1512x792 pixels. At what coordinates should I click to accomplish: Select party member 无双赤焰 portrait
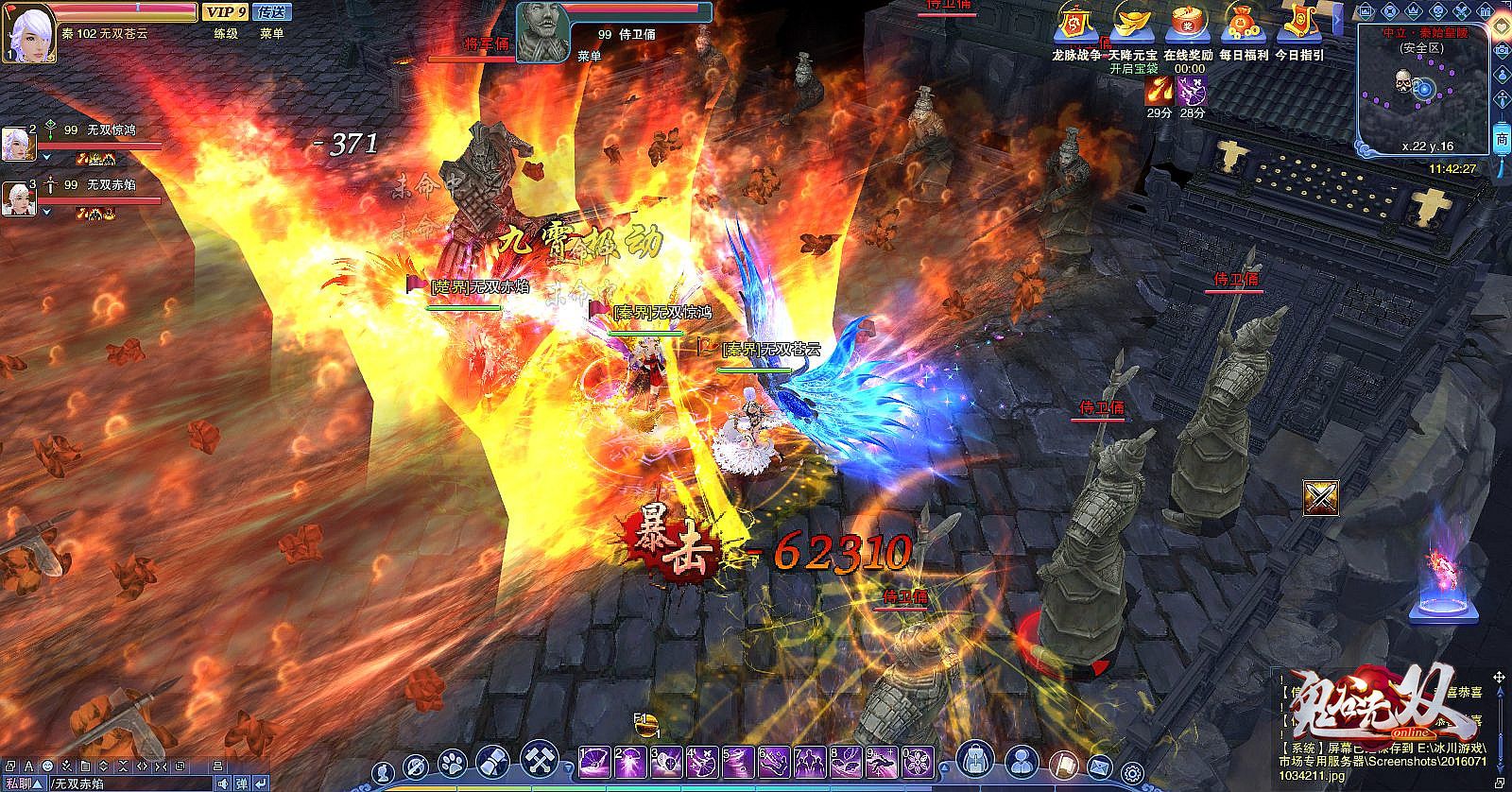point(20,198)
